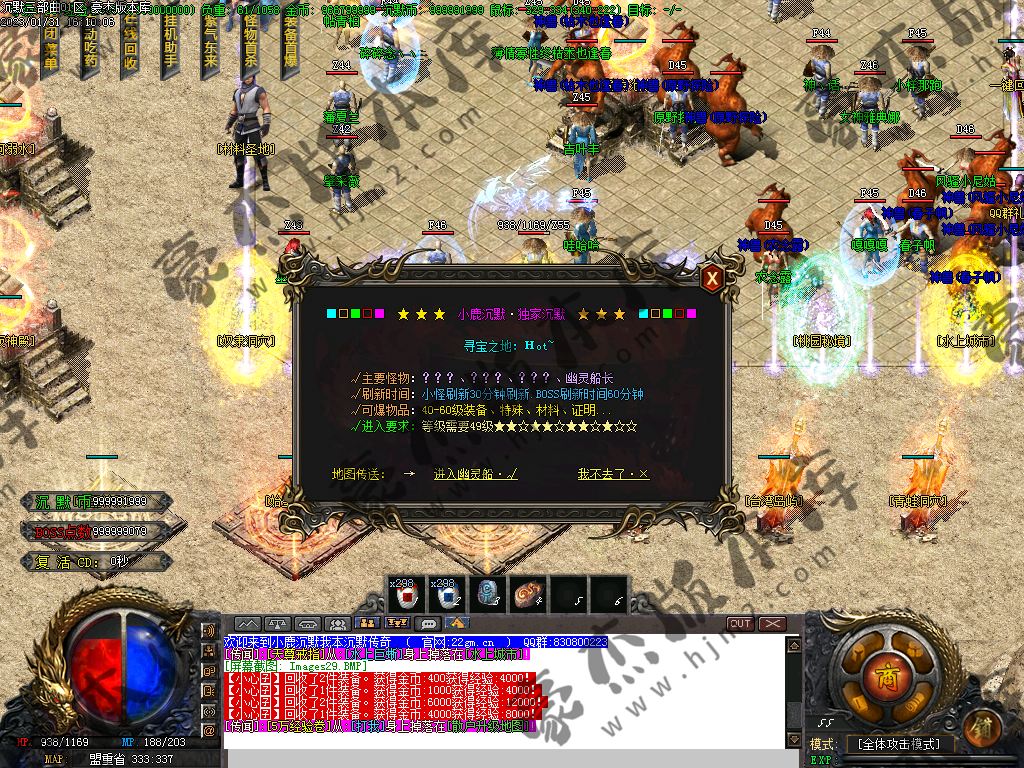Screen dimensions: 1024x768
Task: Select the blue rune stone in slot 3
Action: [488, 594]
